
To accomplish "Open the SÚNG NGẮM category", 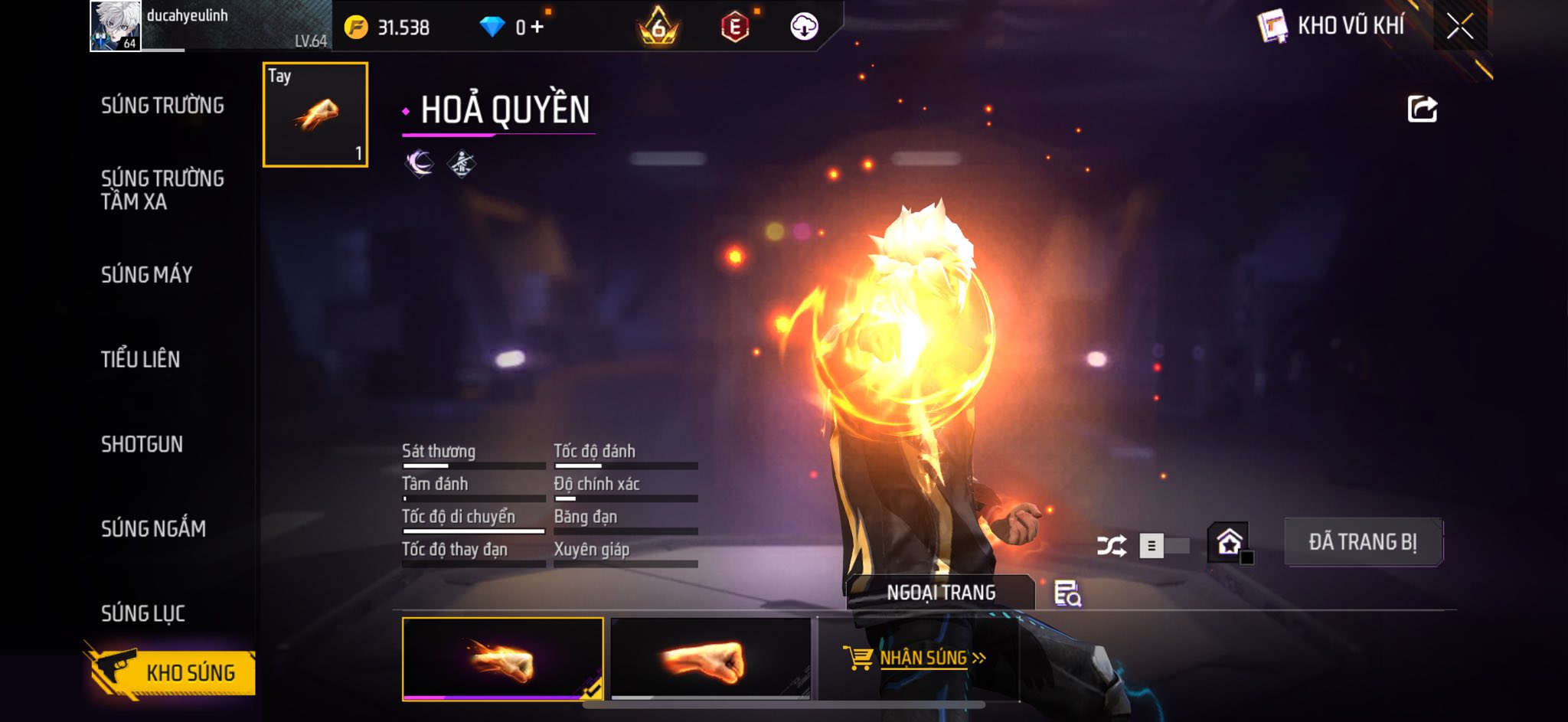I will [x=153, y=528].
